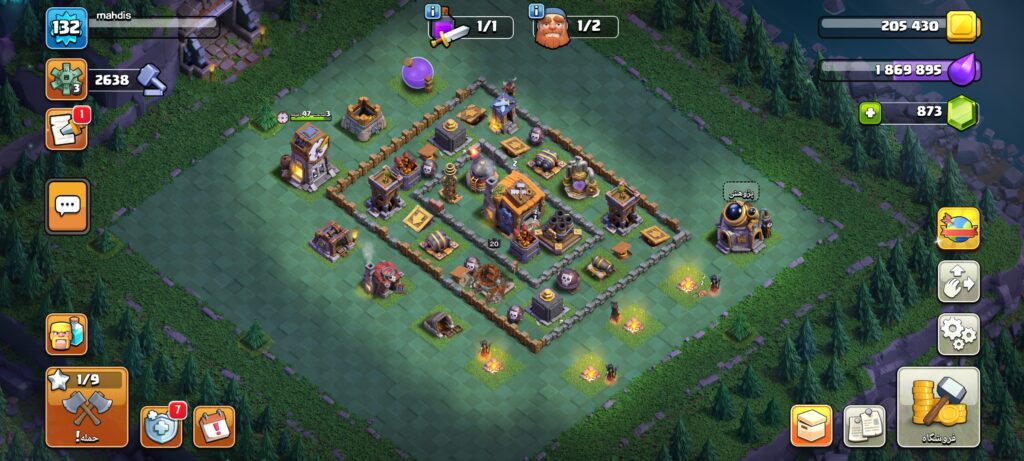Screen dimensions: 1024x461
Task: Open the calendar events button
Action: [213, 426]
